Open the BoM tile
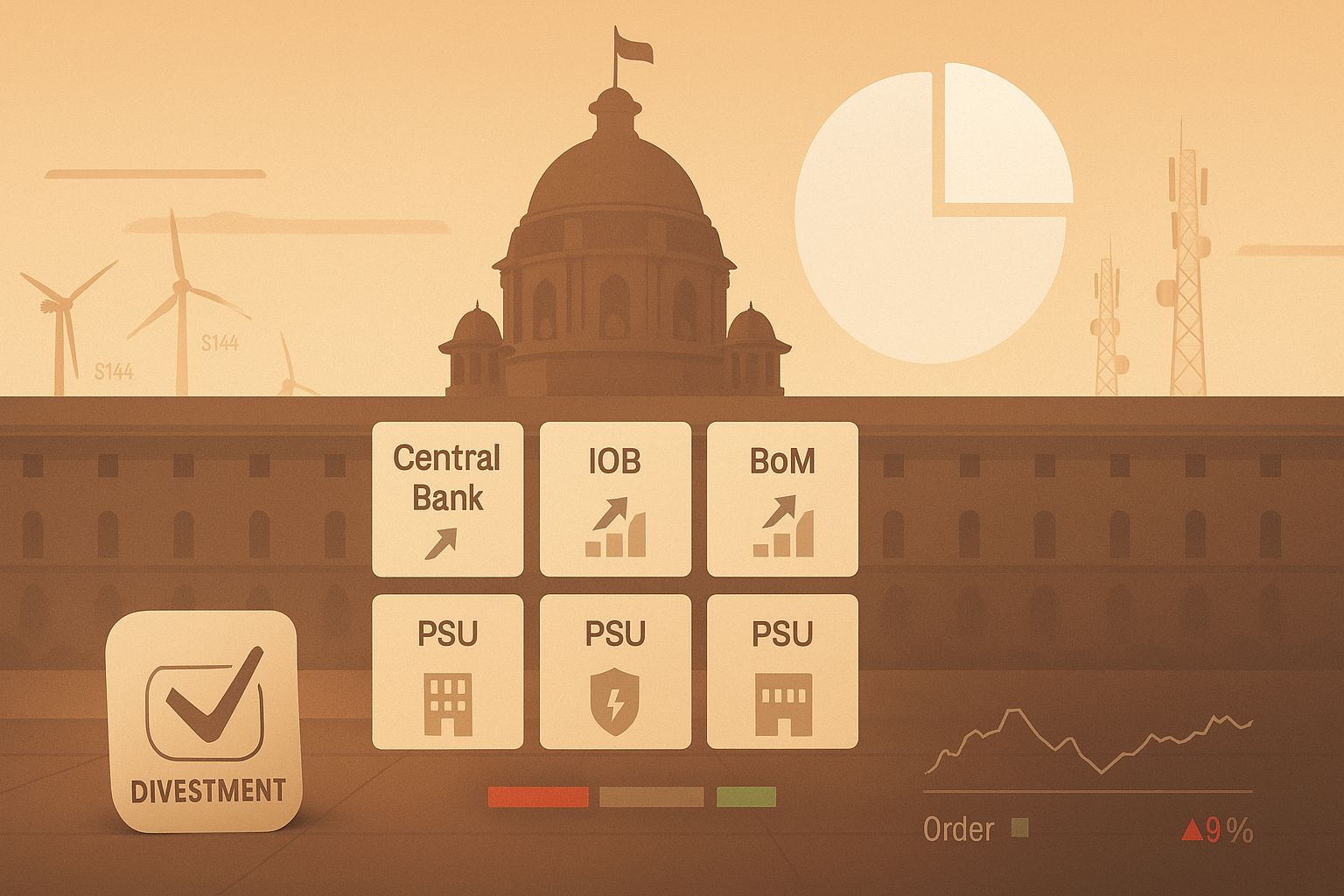This screenshot has height=896, width=1344. (x=782, y=499)
